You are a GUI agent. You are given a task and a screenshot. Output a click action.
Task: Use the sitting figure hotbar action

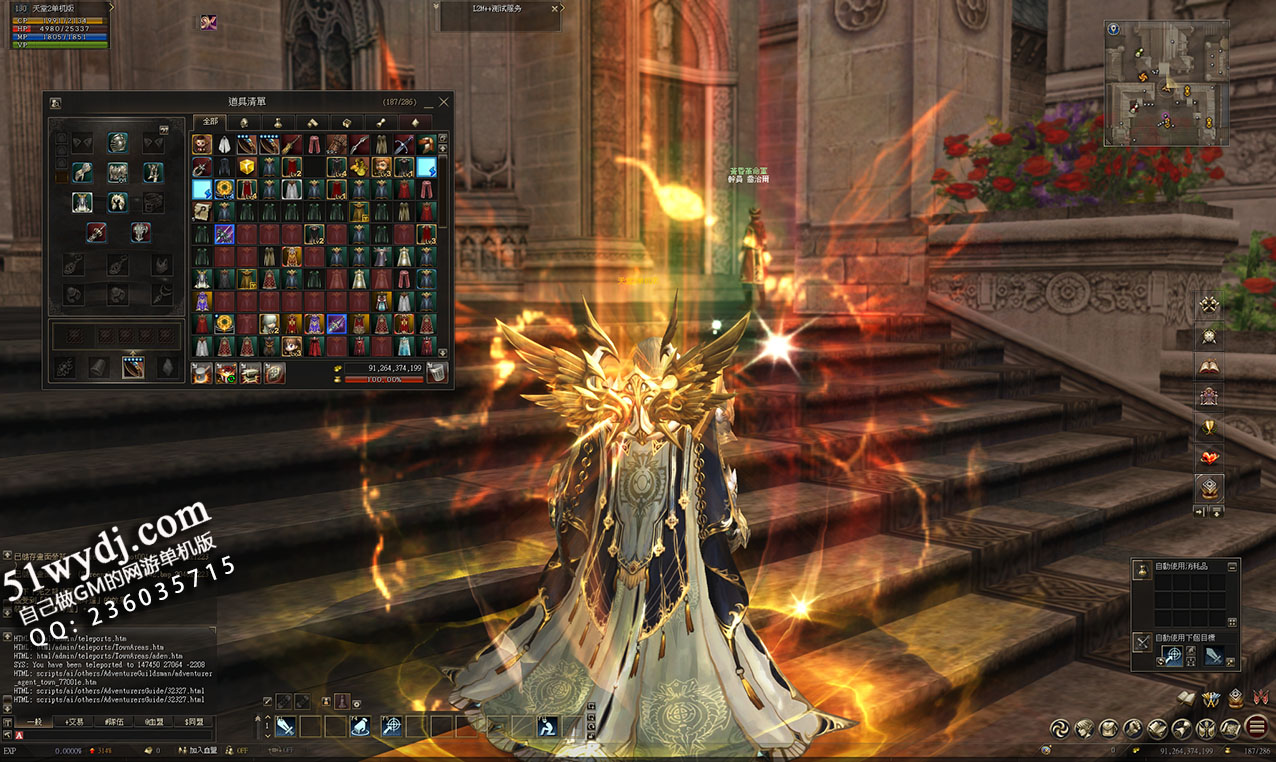[x=547, y=727]
